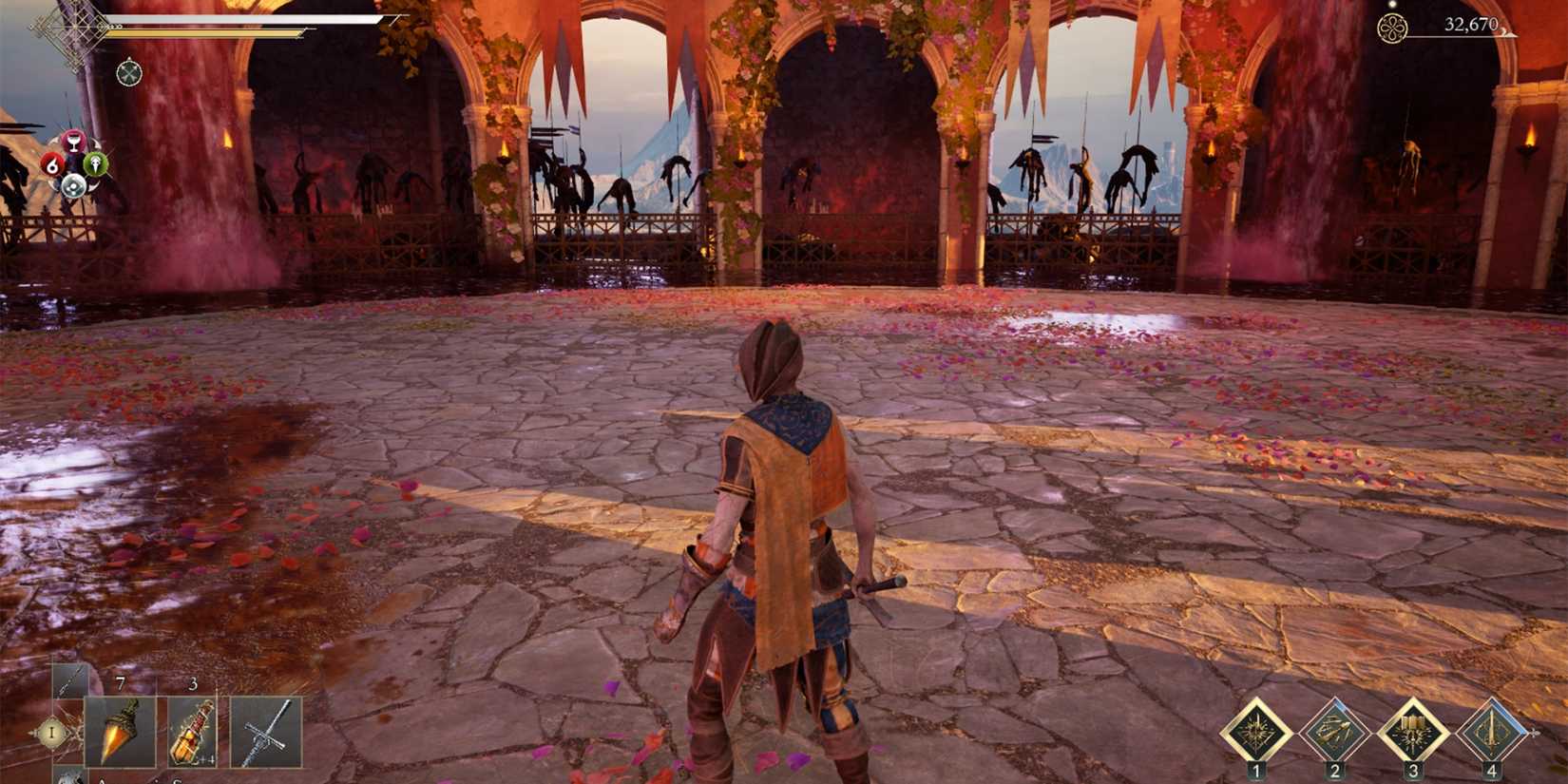Click the green crossed-swords medallion emblem

tap(128, 72)
